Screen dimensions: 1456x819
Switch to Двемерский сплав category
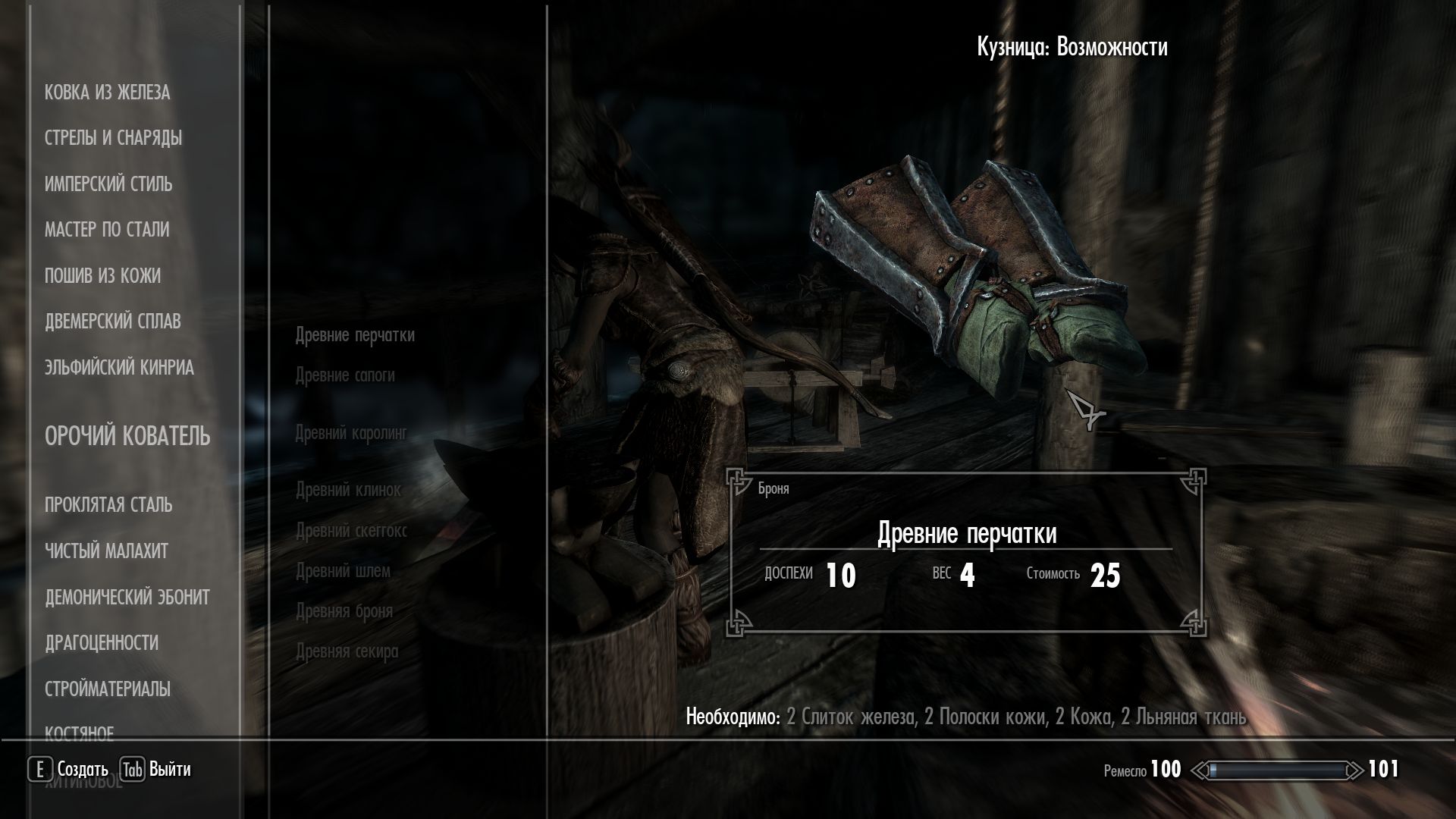[112, 322]
